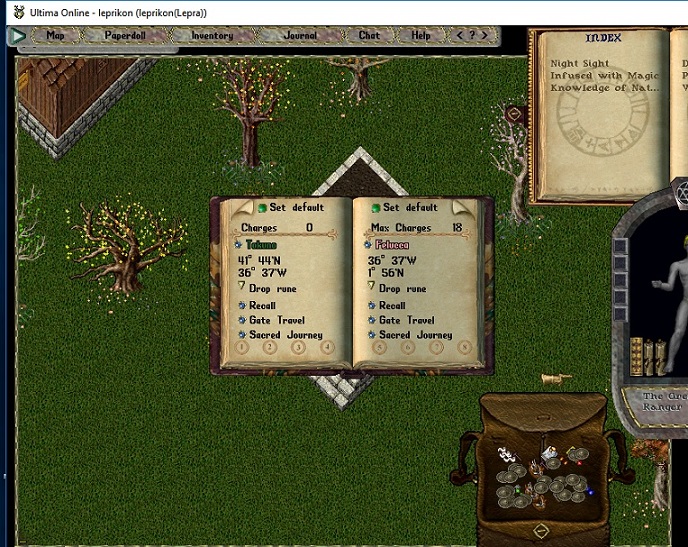Open the Inventory from the menu bar
688x547 pixels.
coord(212,35)
